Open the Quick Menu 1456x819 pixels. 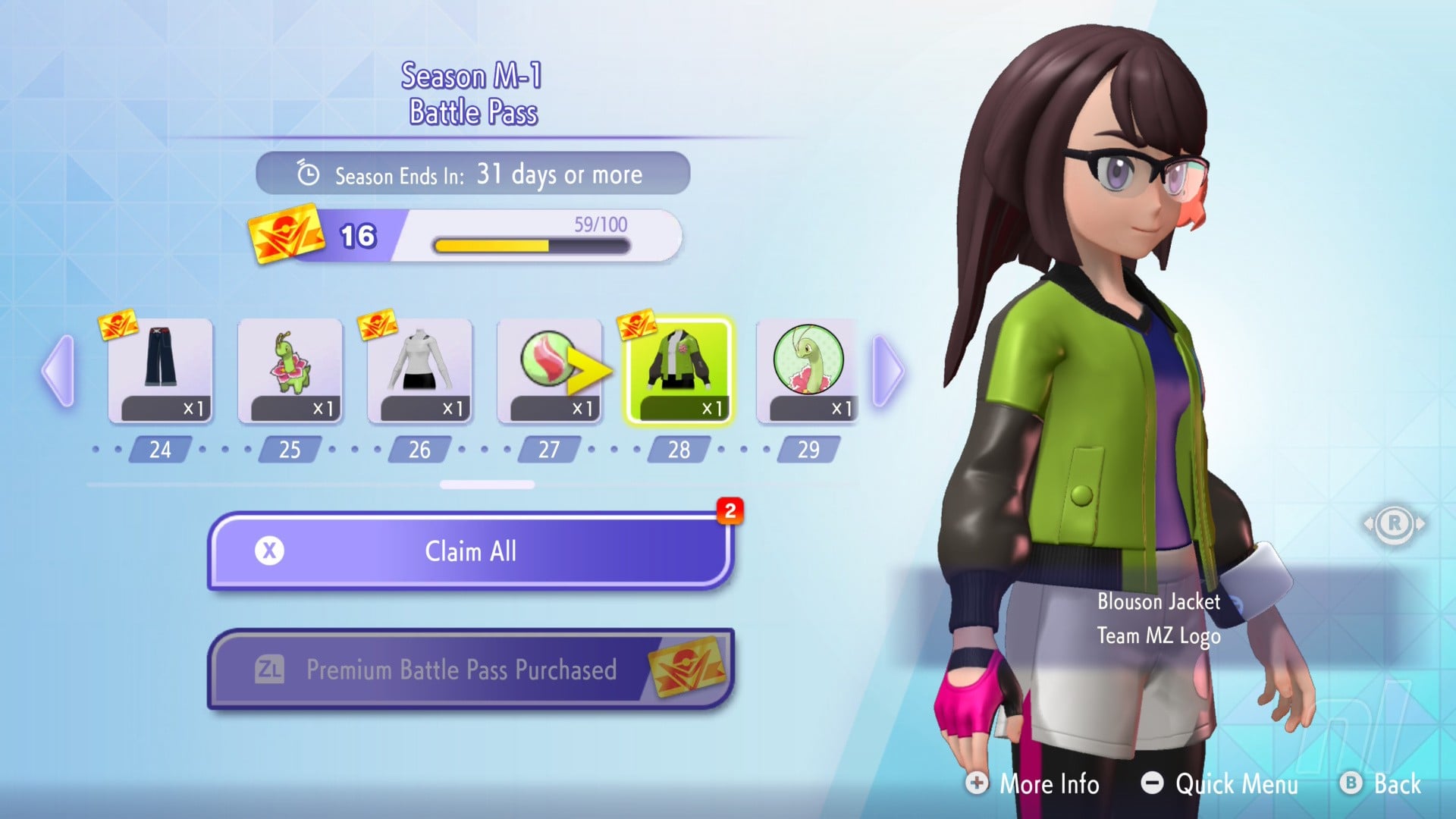1220,783
